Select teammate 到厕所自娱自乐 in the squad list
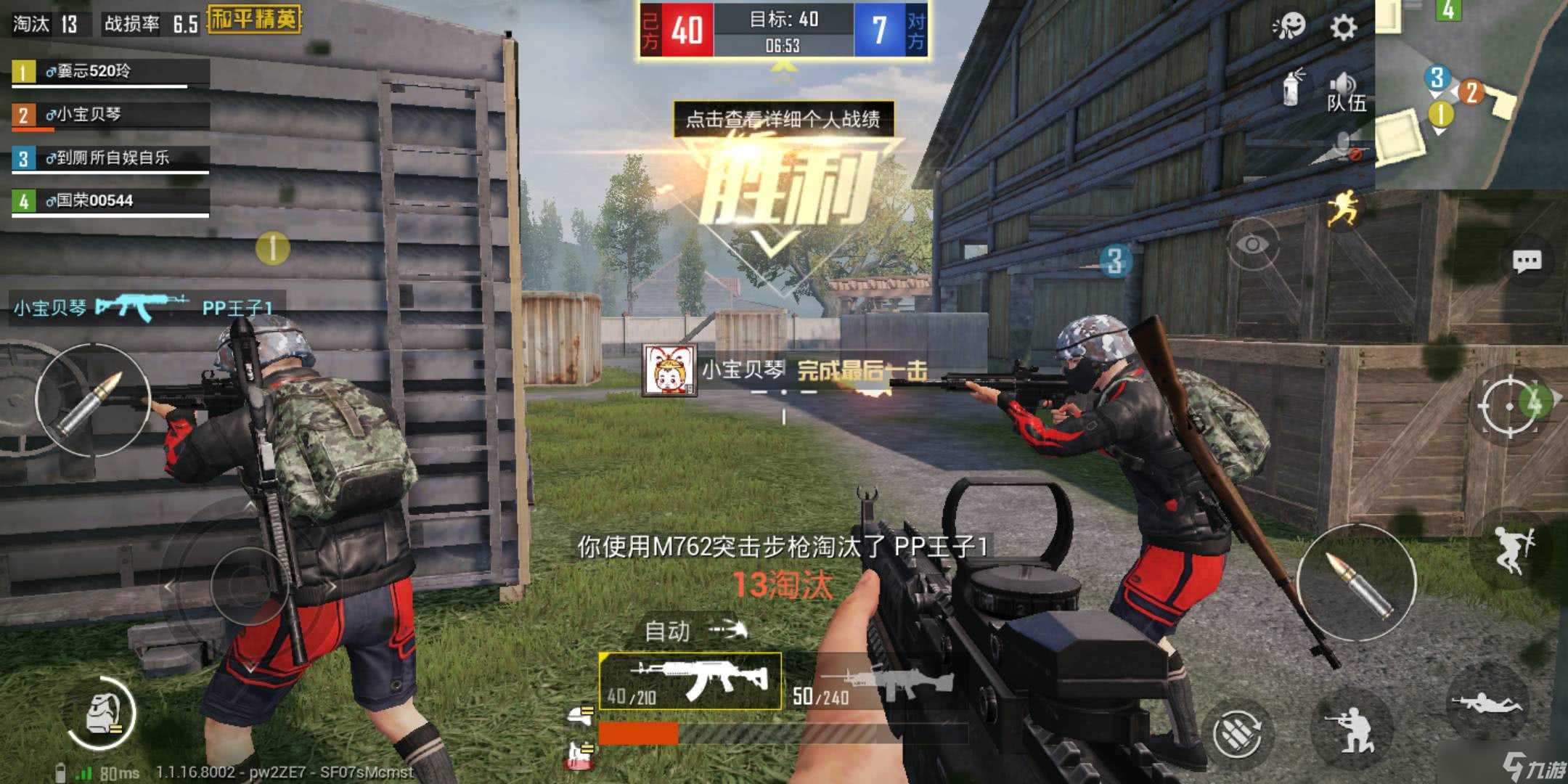 (x=110, y=158)
